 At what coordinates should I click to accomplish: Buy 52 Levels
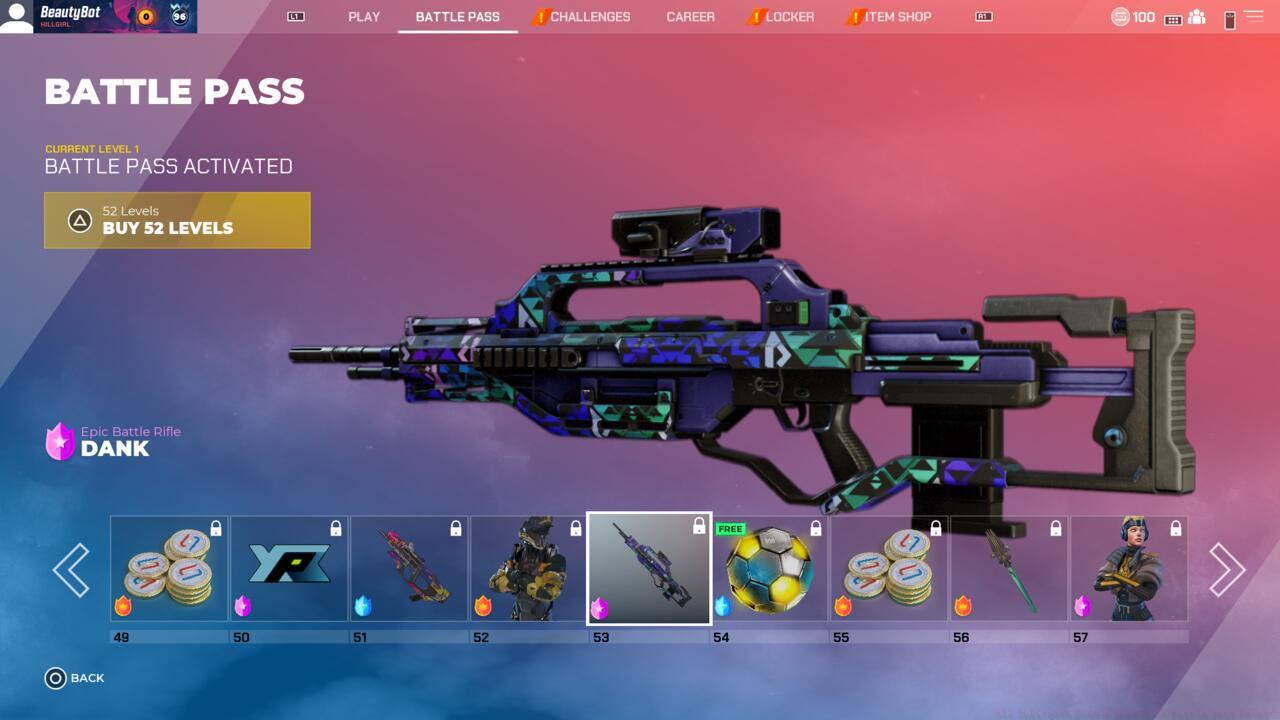[x=177, y=220]
